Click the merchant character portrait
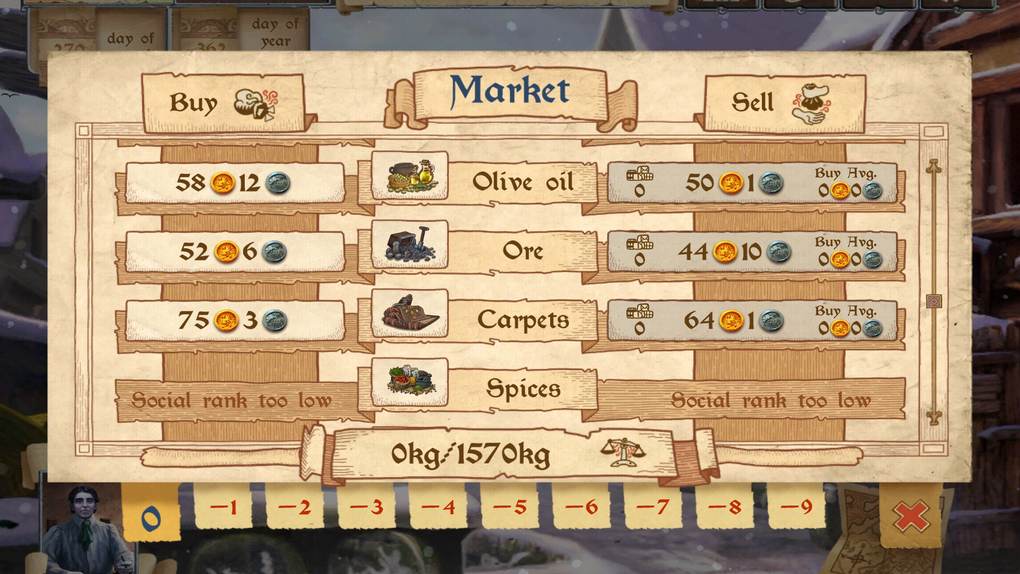 [x=84, y=530]
